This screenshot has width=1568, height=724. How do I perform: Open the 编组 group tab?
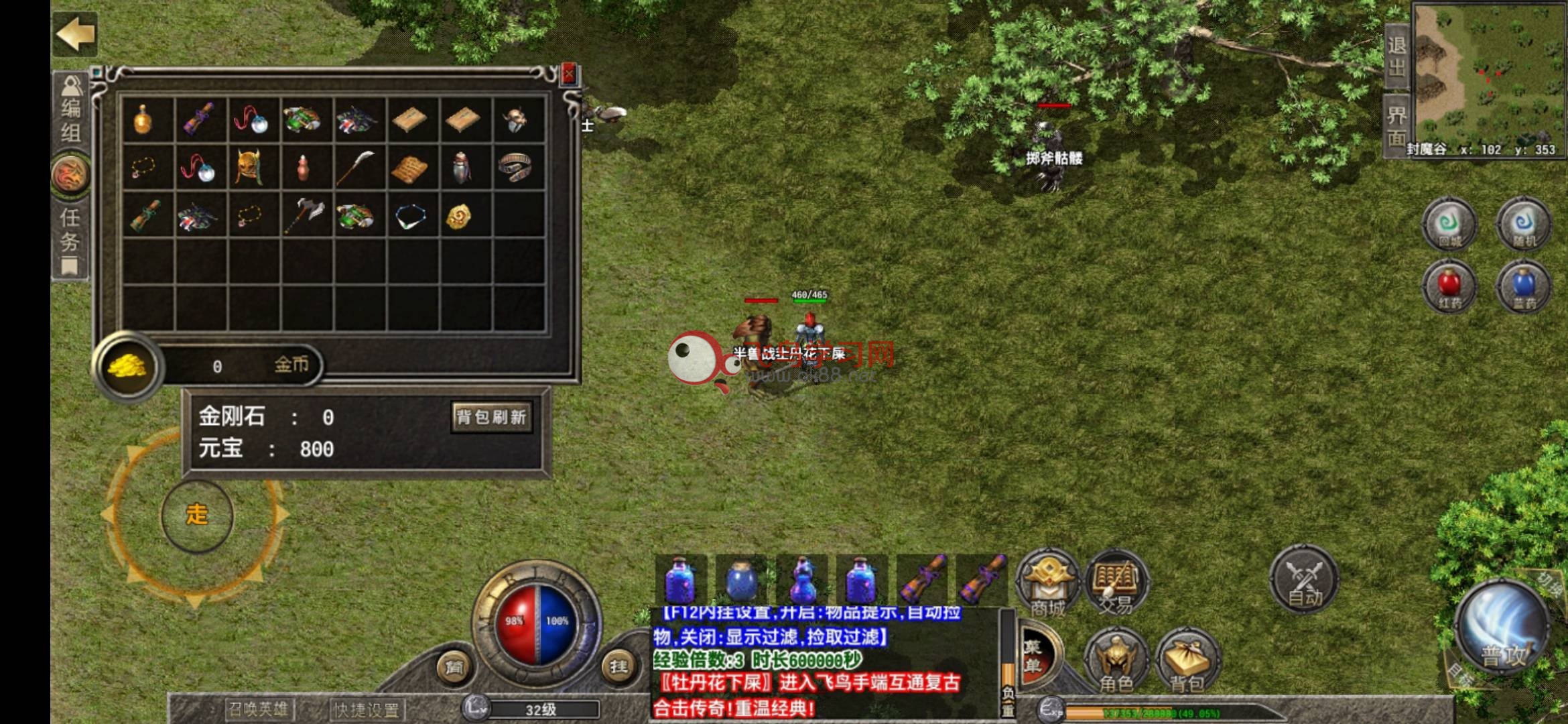click(70, 111)
